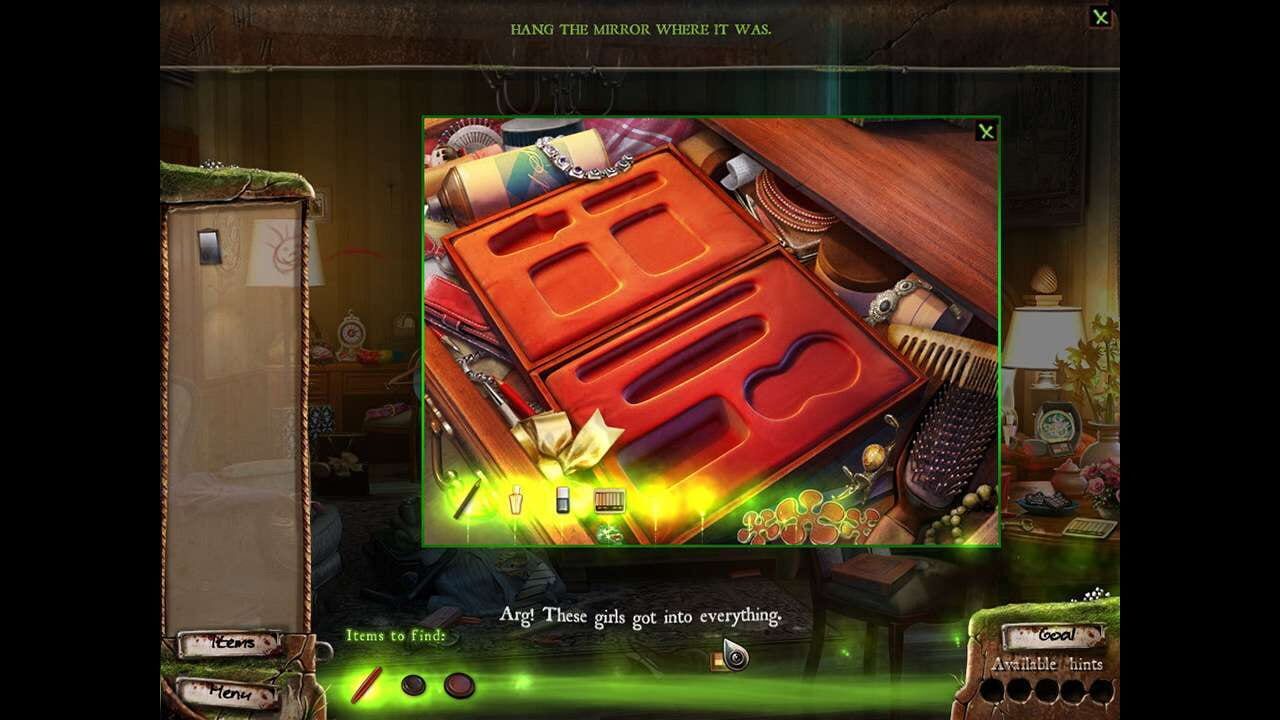Select the perfume bottle icon in the close-up panel
The image size is (1280, 720).
pos(514,500)
